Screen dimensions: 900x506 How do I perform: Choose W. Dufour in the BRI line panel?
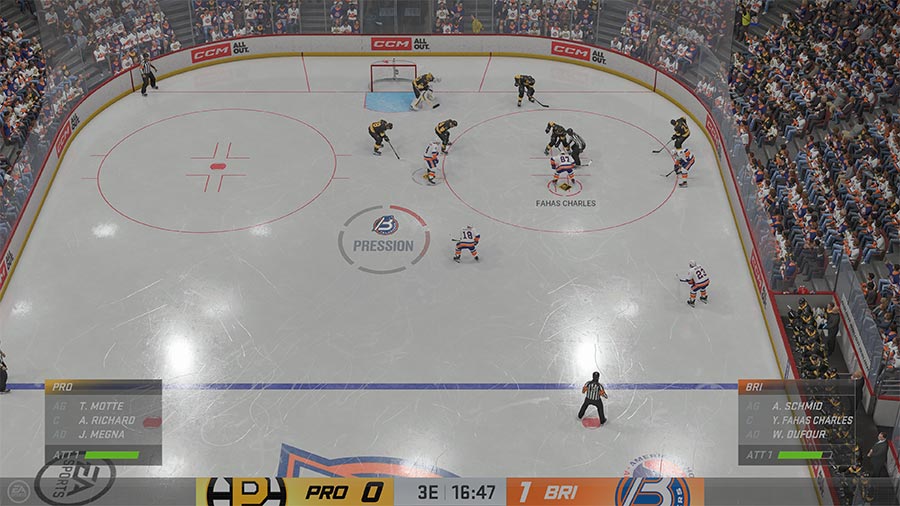coord(799,434)
